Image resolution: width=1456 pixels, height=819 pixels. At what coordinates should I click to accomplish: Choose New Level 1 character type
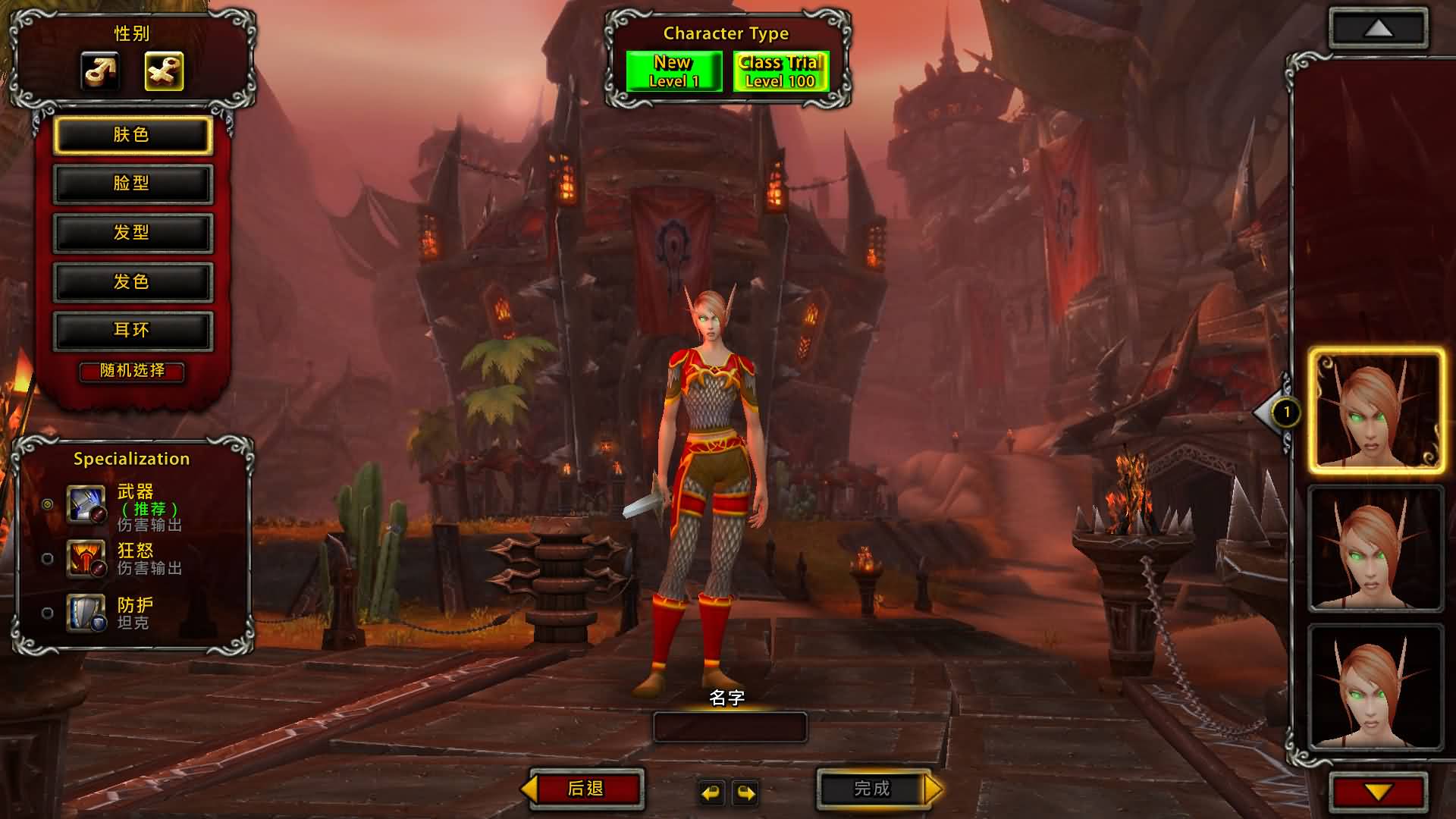tap(673, 71)
